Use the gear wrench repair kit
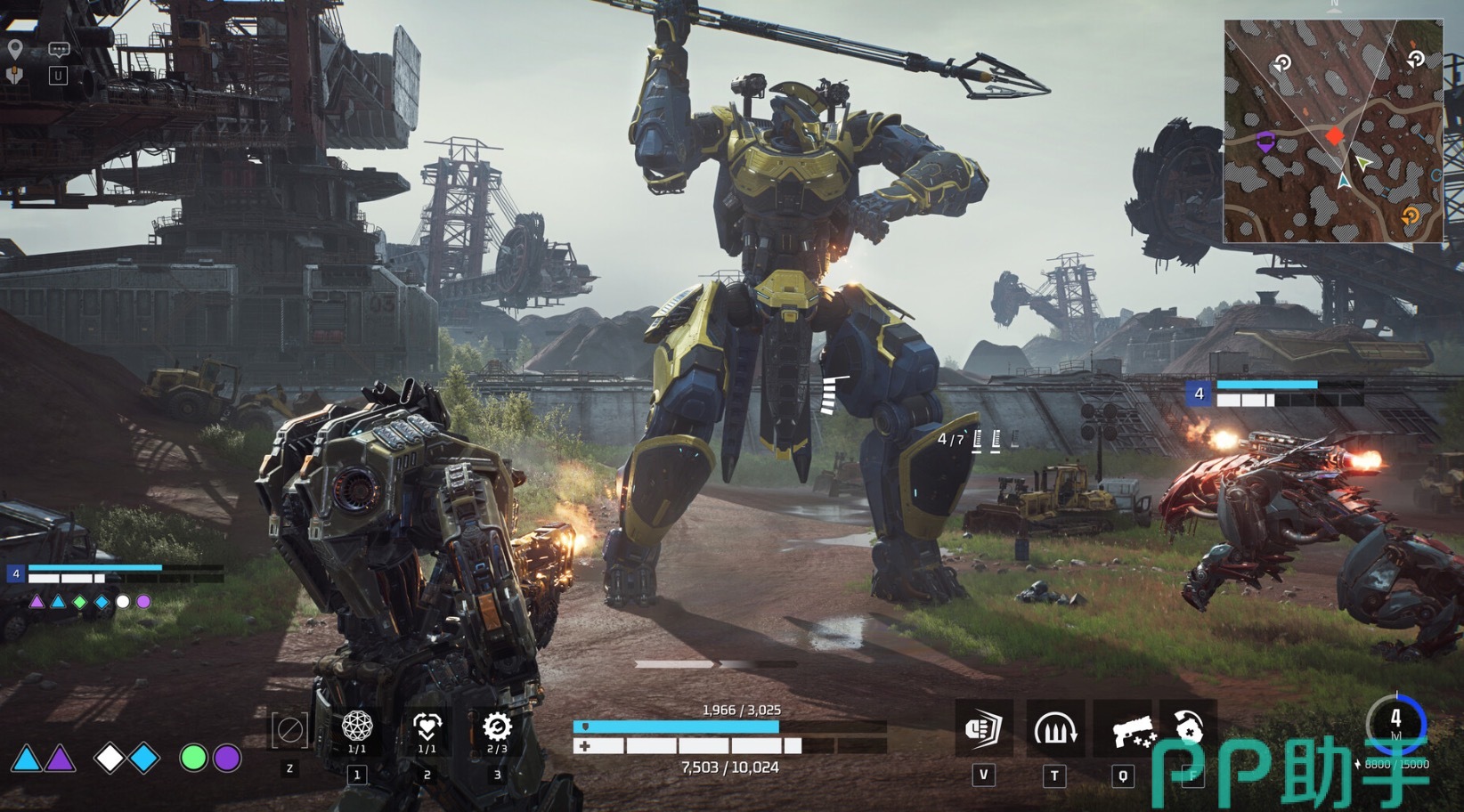Viewport: 1464px width, 812px height. point(496,727)
